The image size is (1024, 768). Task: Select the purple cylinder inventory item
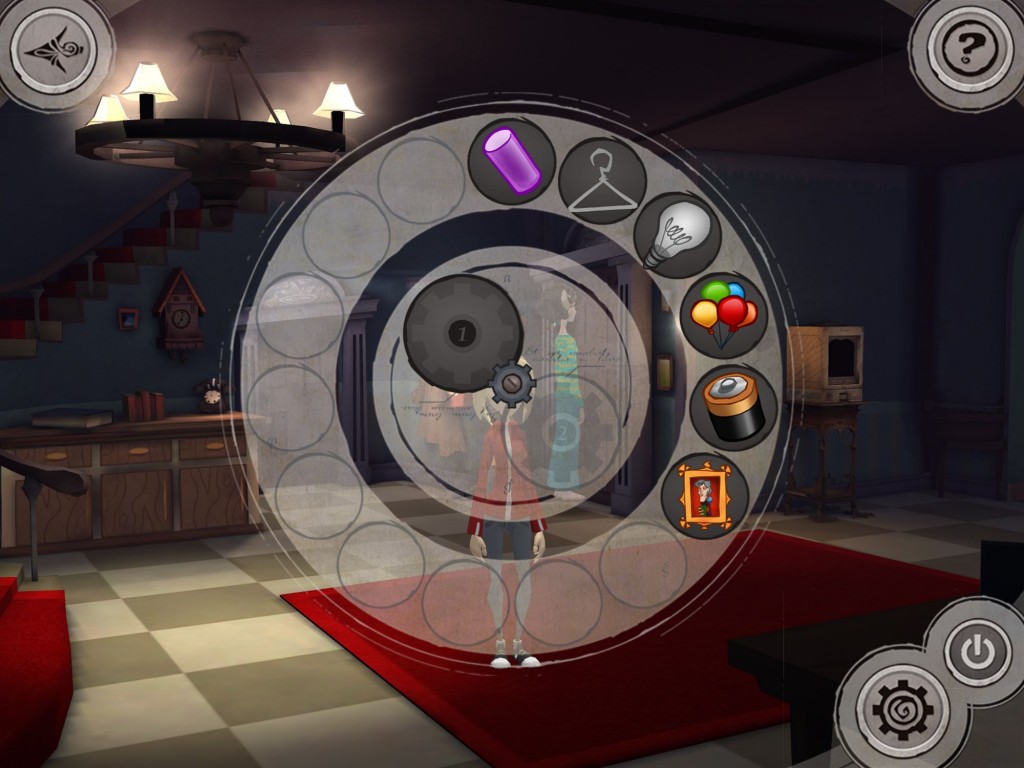[512, 162]
